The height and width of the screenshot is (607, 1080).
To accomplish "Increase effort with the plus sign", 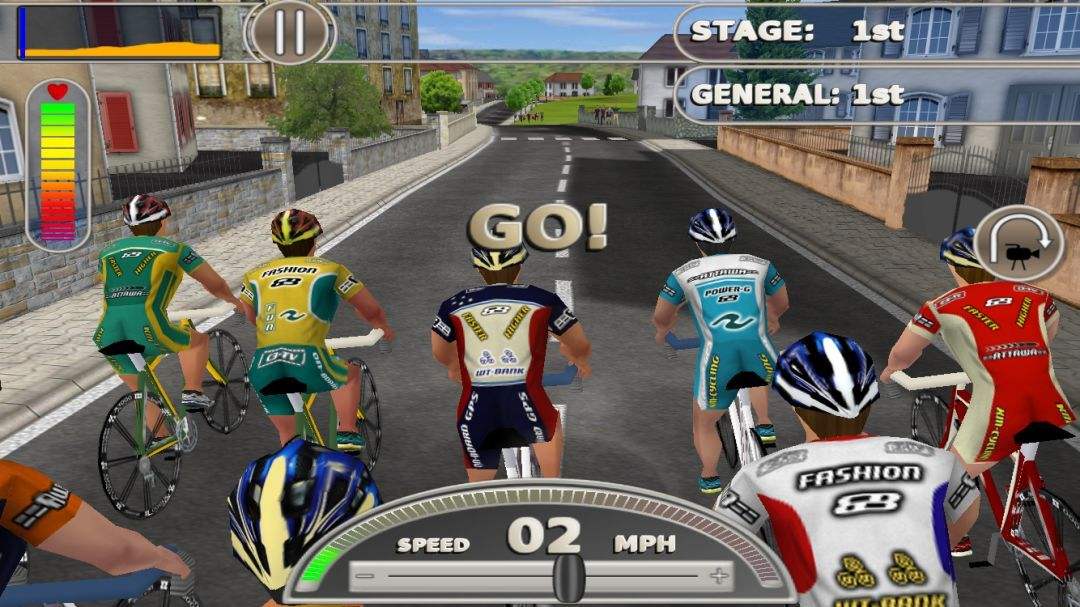I will tap(718, 576).
